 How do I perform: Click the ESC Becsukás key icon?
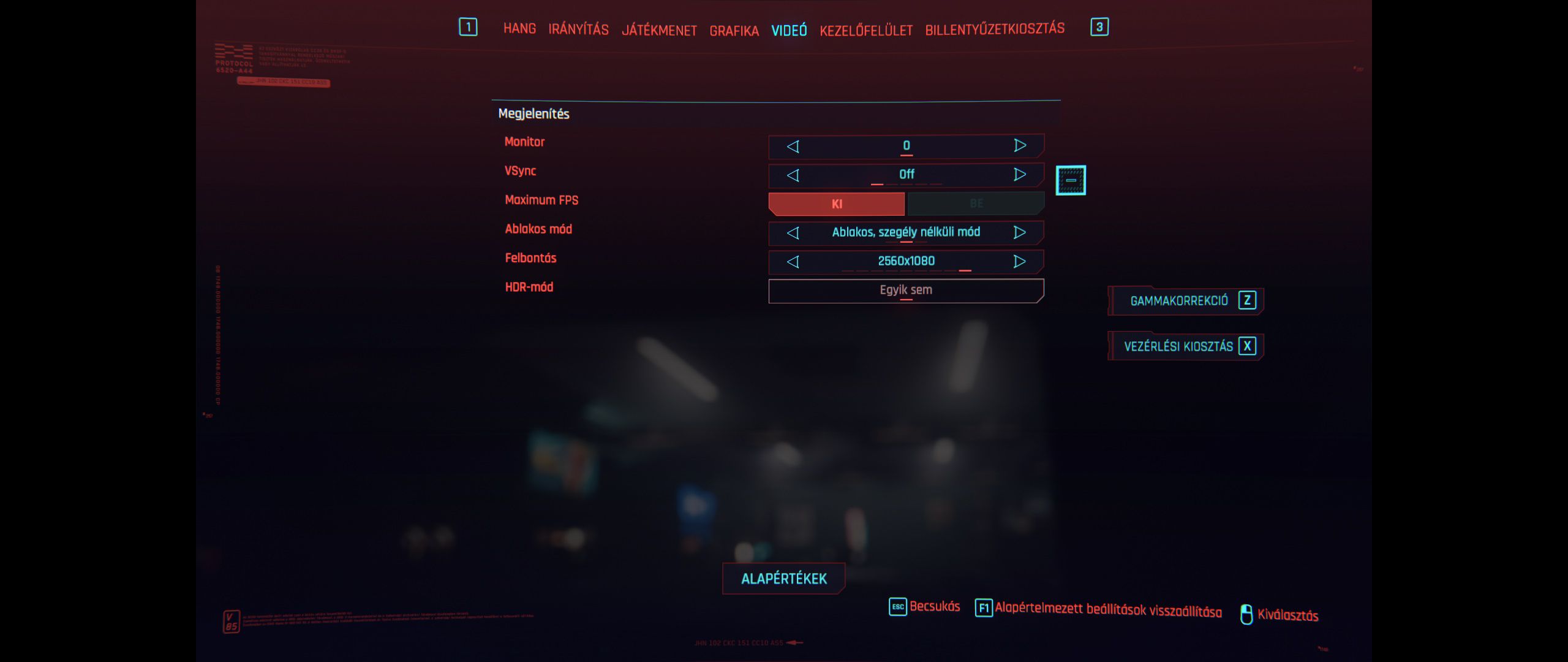(x=897, y=607)
